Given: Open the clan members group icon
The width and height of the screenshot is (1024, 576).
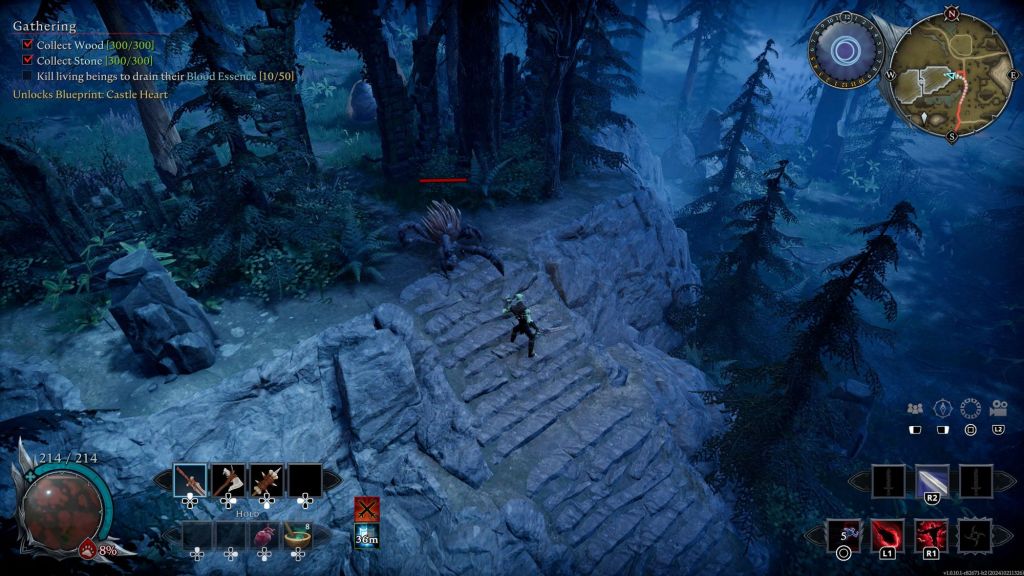Looking at the screenshot, I should click(914, 408).
